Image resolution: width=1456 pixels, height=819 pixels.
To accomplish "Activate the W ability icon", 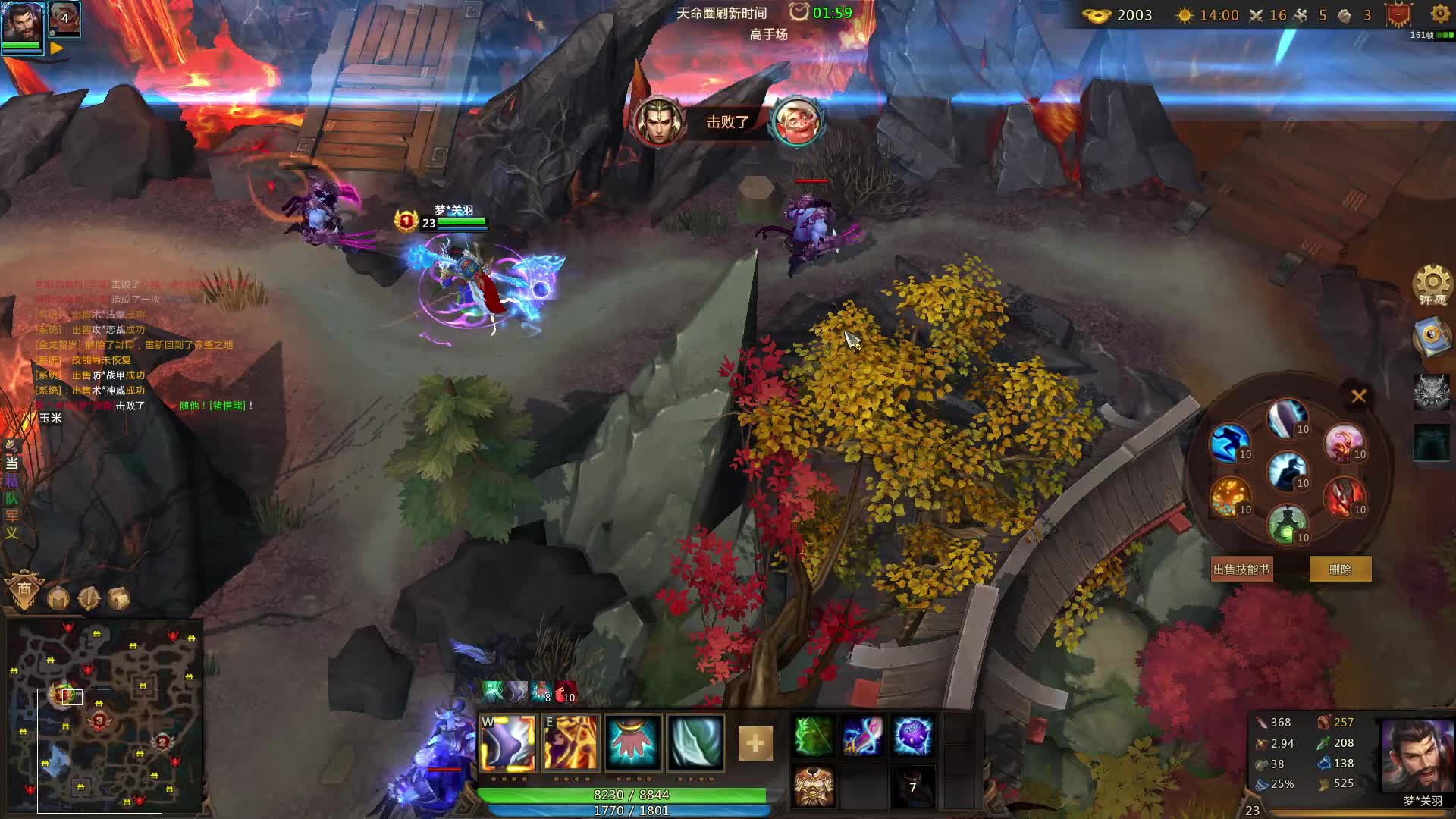I will click(508, 742).
